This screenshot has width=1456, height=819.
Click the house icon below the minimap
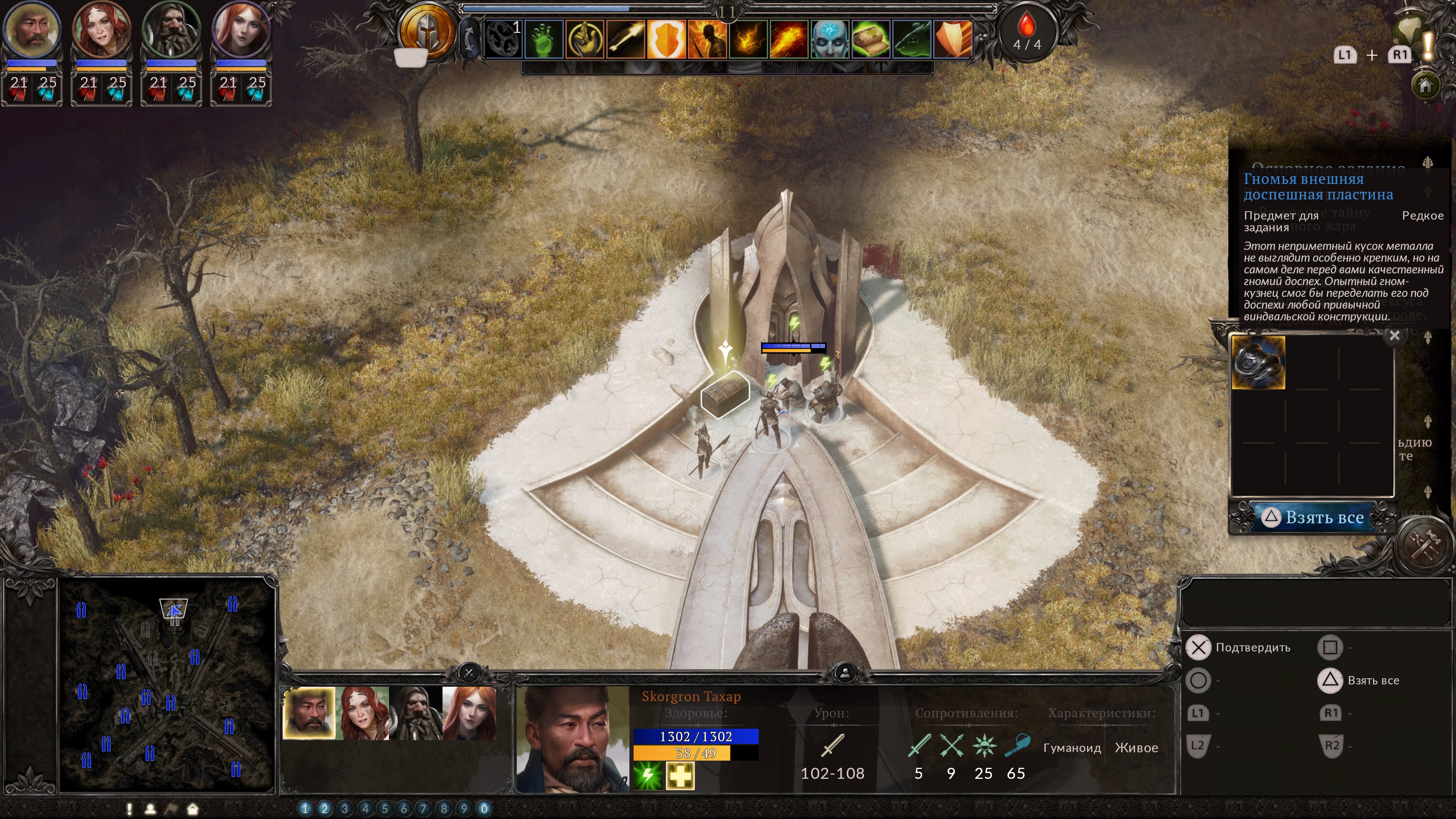193,810
